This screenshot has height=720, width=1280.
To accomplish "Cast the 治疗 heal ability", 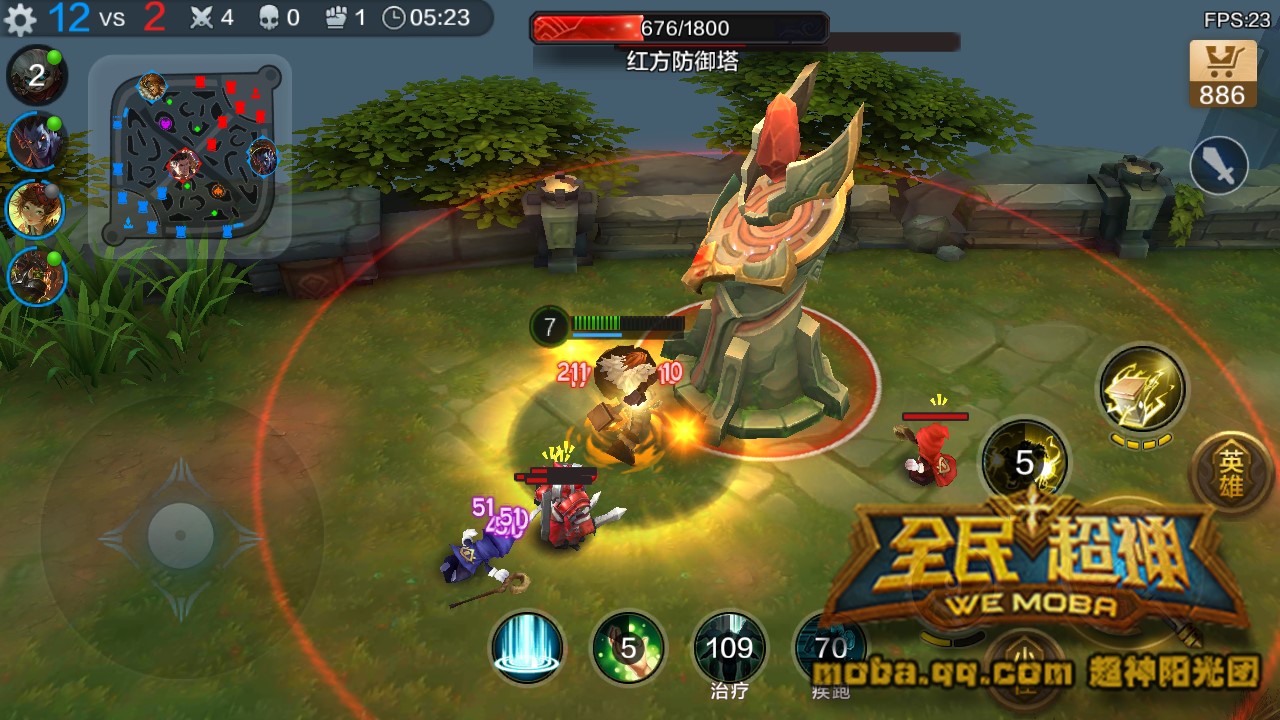I will tap(731, 647).
